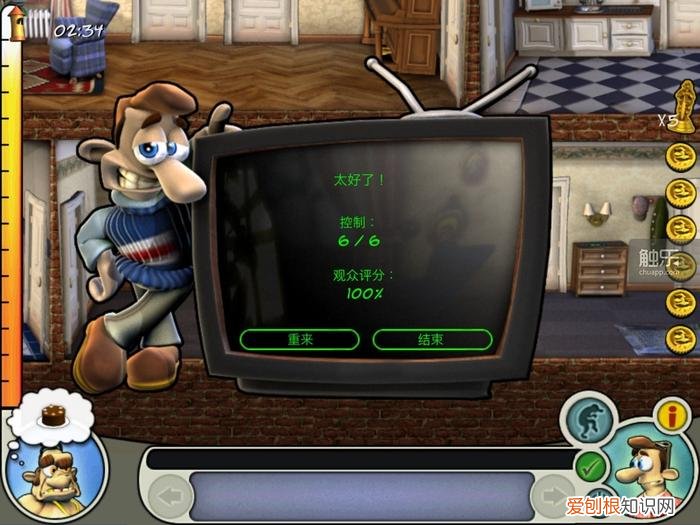Select the 结束 end button
Viewport: 700px width, 525px height.
432,340
